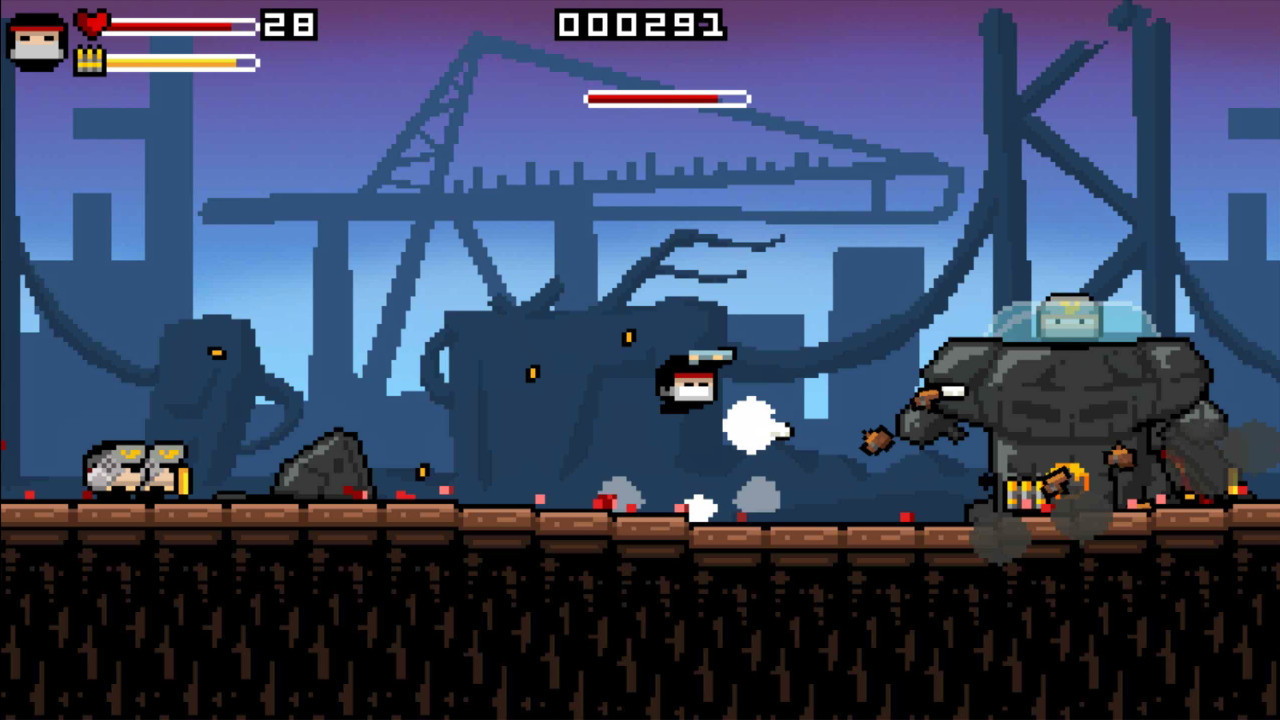The width and height of the screenshot is (1280, 720).
Task: Click the white explosion puff beside the ninja
Action: point(753,427)
